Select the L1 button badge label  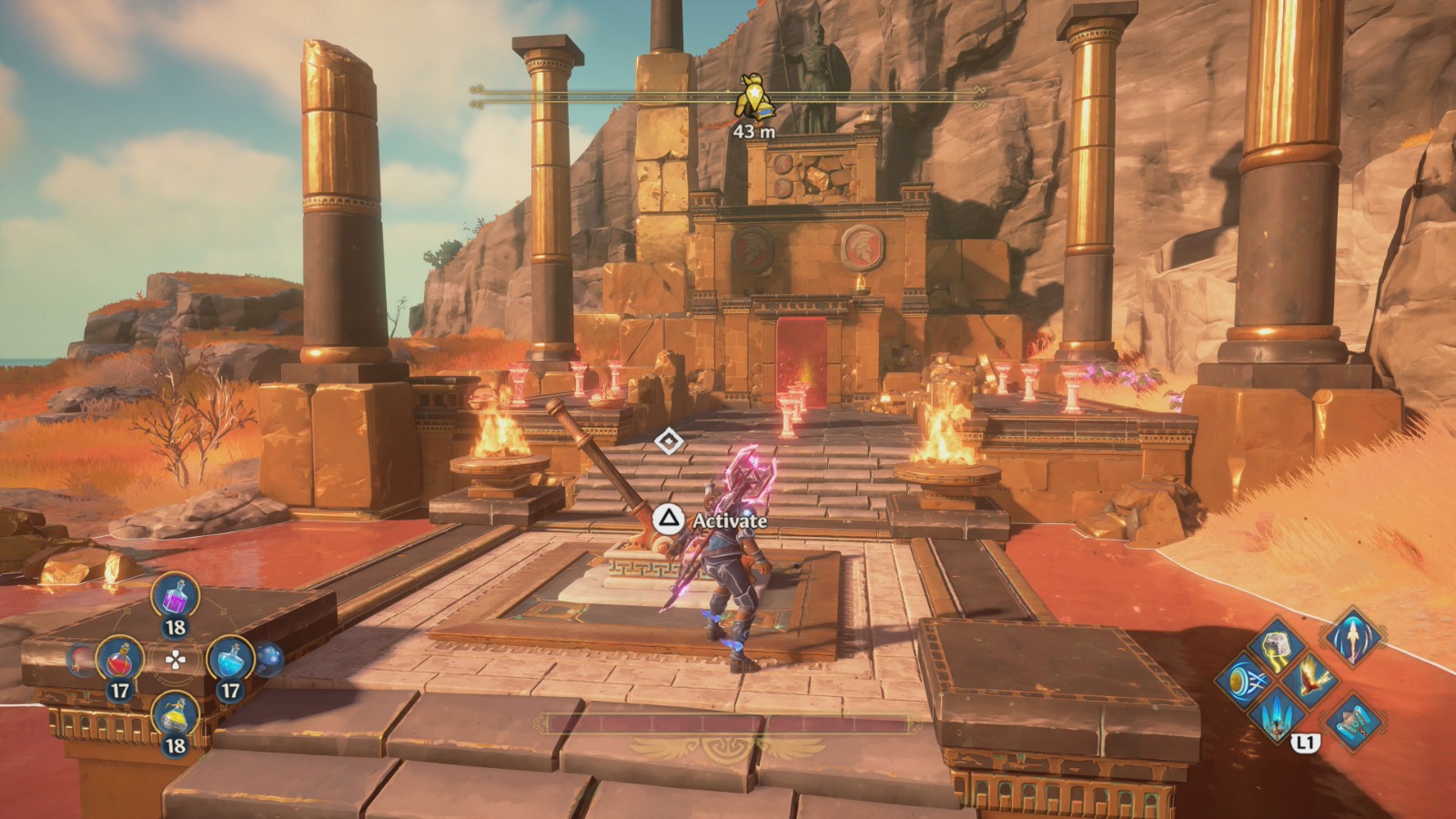(1305, 743)
